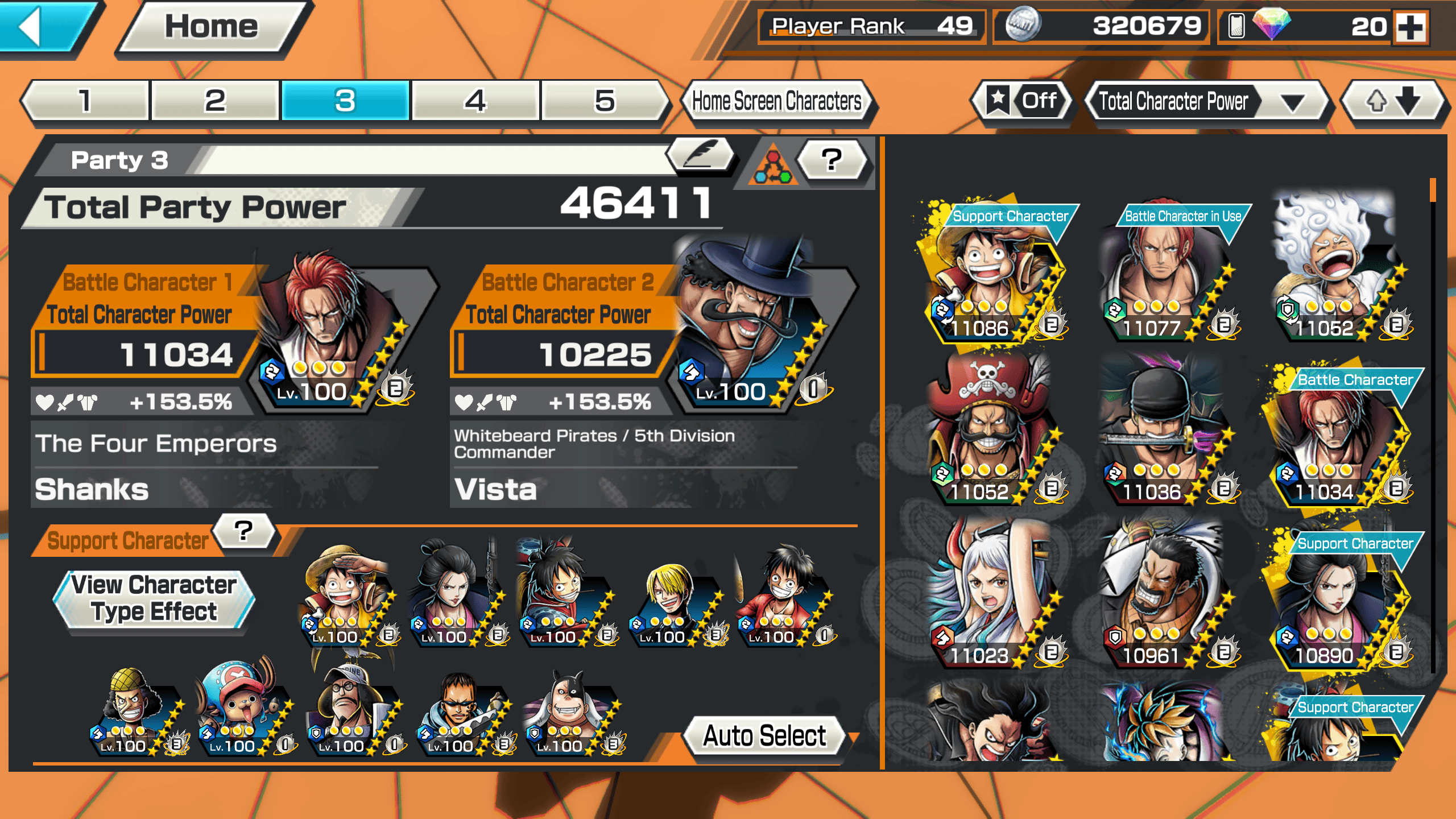Show the element type triangle chart
Screen dimensions: 1456x819
coord(772,166)
